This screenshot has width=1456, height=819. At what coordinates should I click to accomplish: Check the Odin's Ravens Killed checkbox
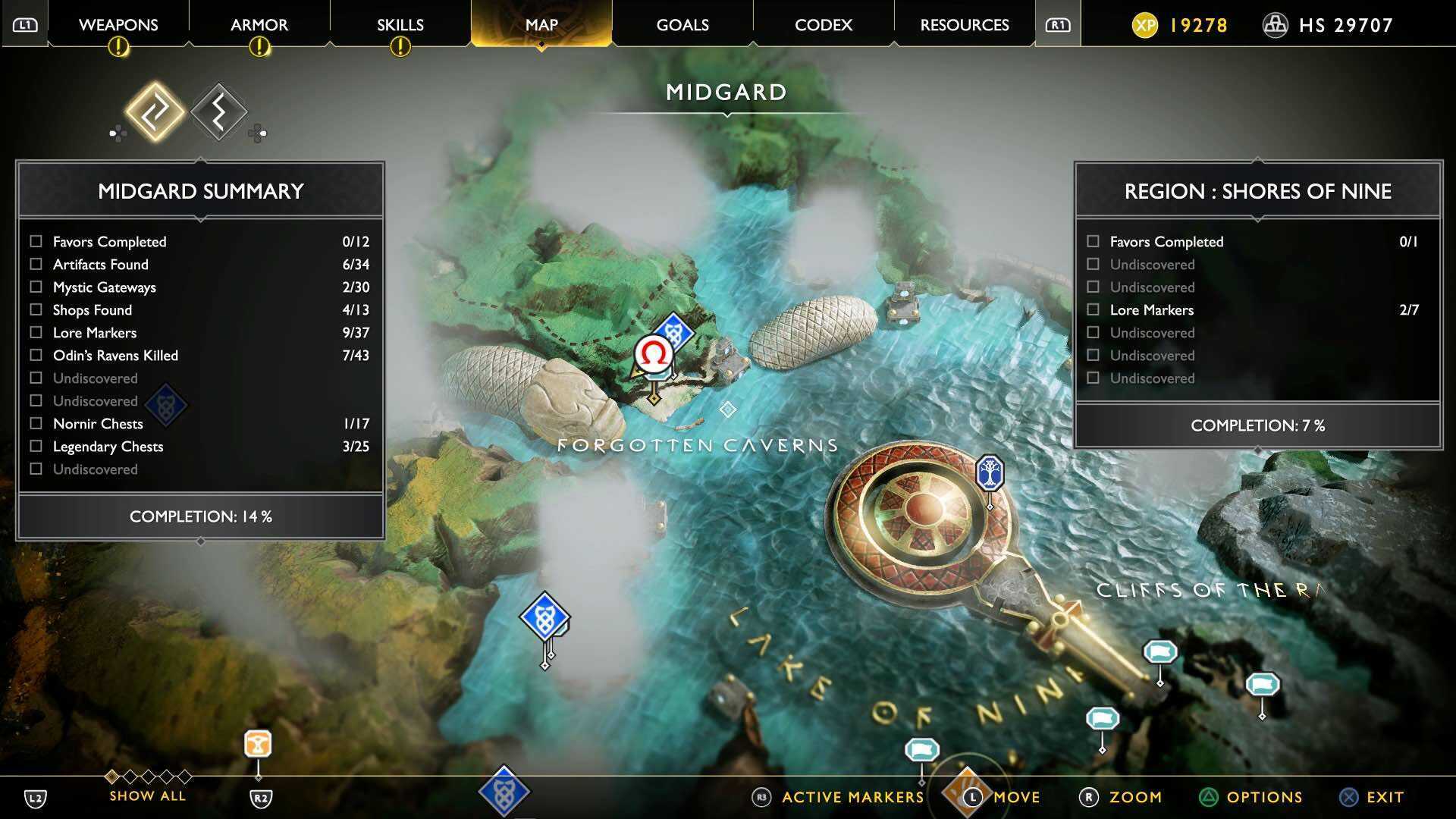35,355
